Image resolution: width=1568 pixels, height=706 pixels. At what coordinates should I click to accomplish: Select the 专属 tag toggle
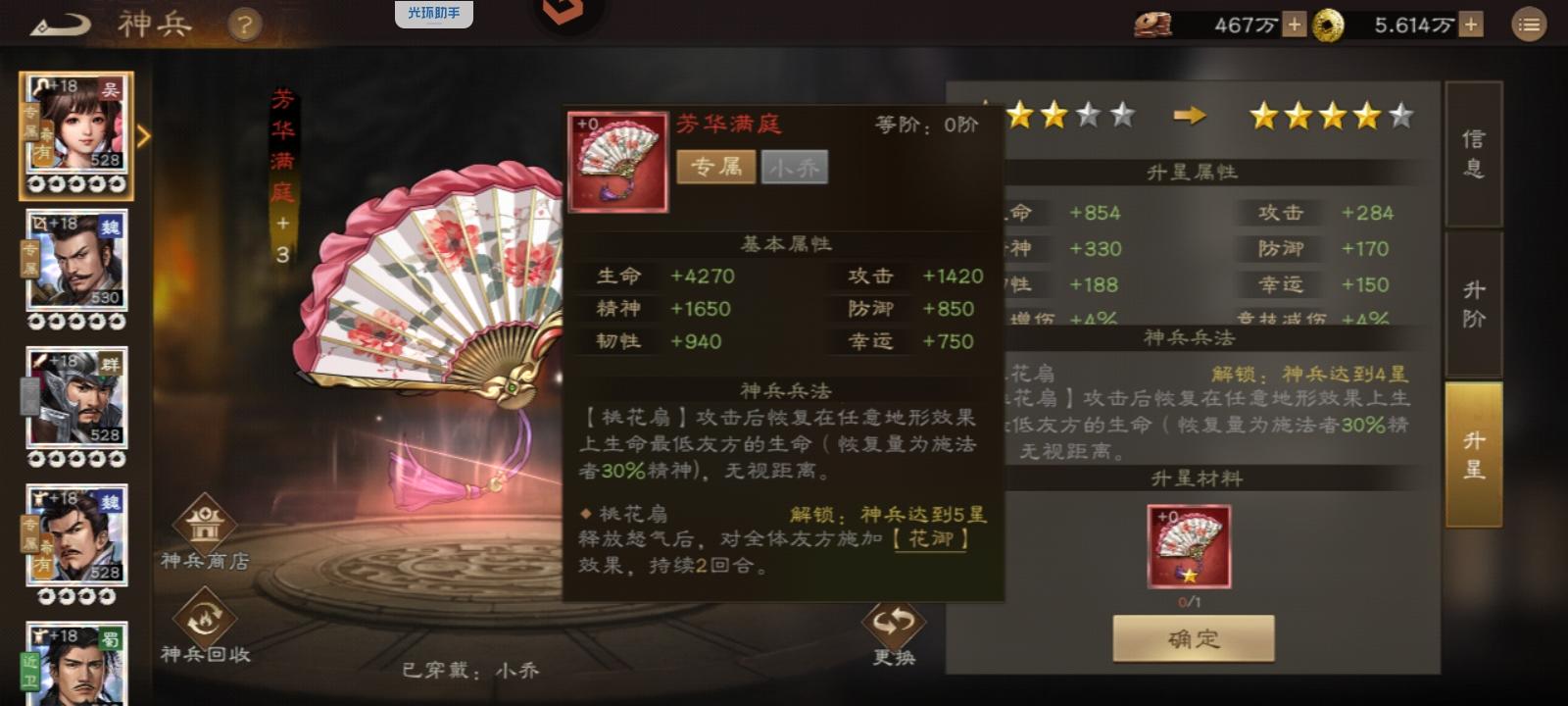[x=715, y=168]
